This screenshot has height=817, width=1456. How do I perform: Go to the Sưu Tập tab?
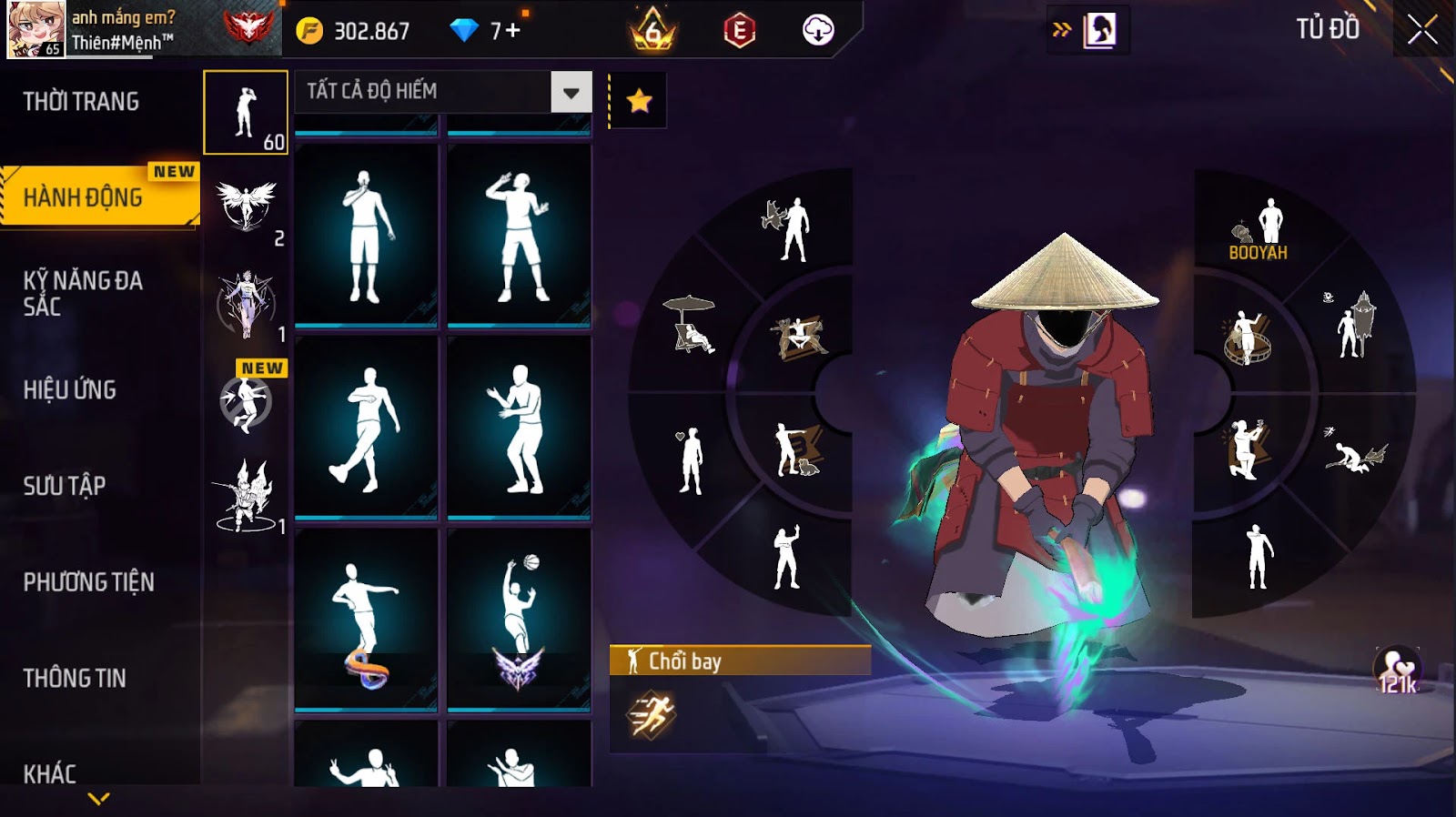coord(65,486)
